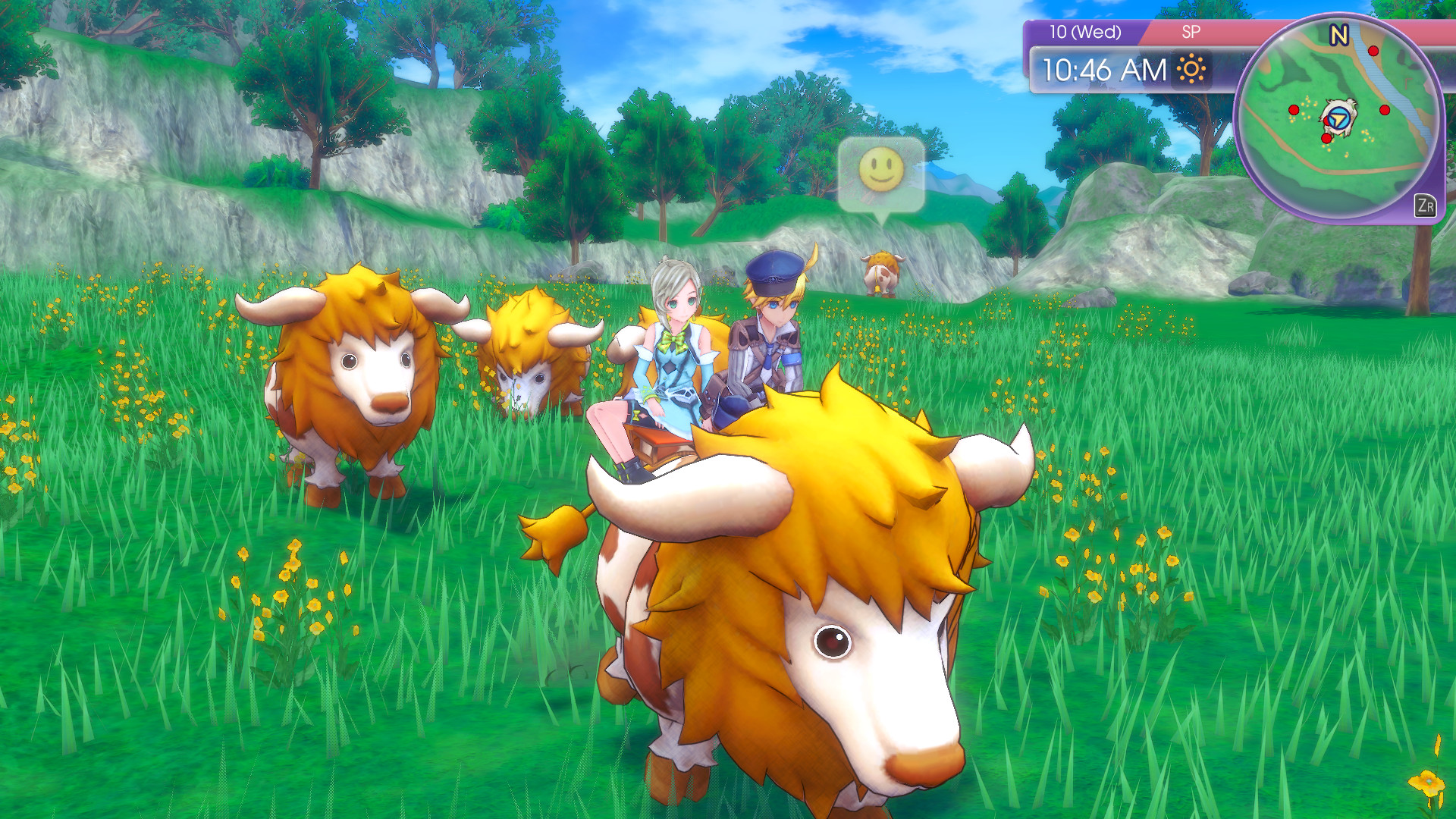Viewport: 1456px width, 819px height.
Task: Toggle the weather display indicator
Action: click(x=1191, y=69)
